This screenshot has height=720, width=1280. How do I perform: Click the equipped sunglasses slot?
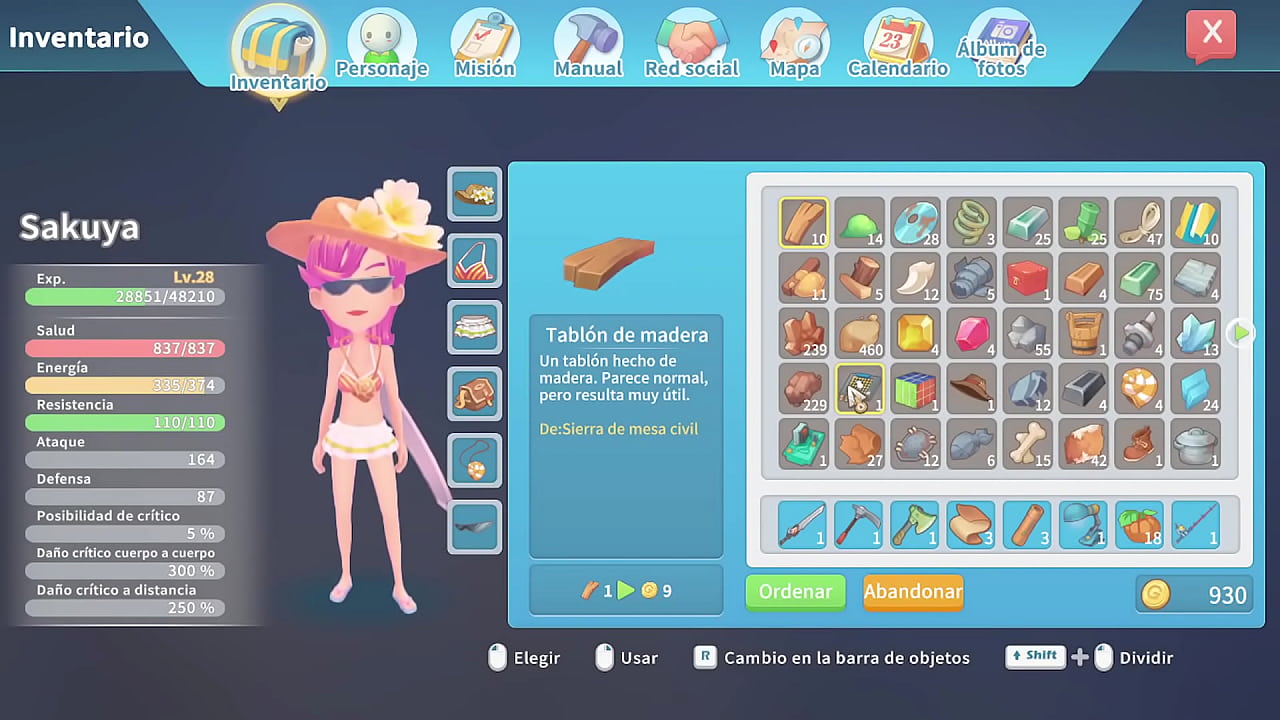point(475,527)
